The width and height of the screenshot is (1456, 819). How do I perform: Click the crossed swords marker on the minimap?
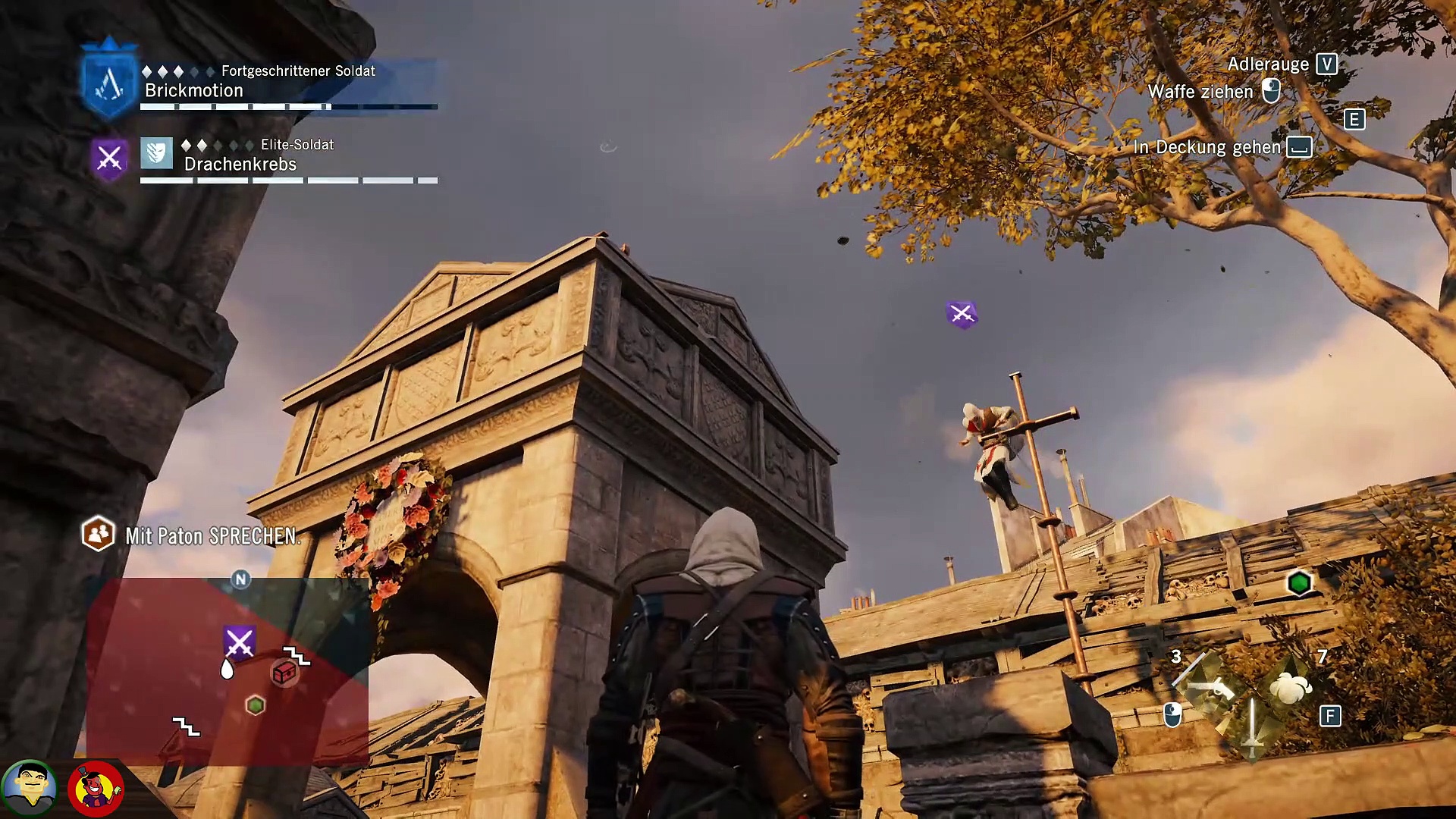point(239,643)
